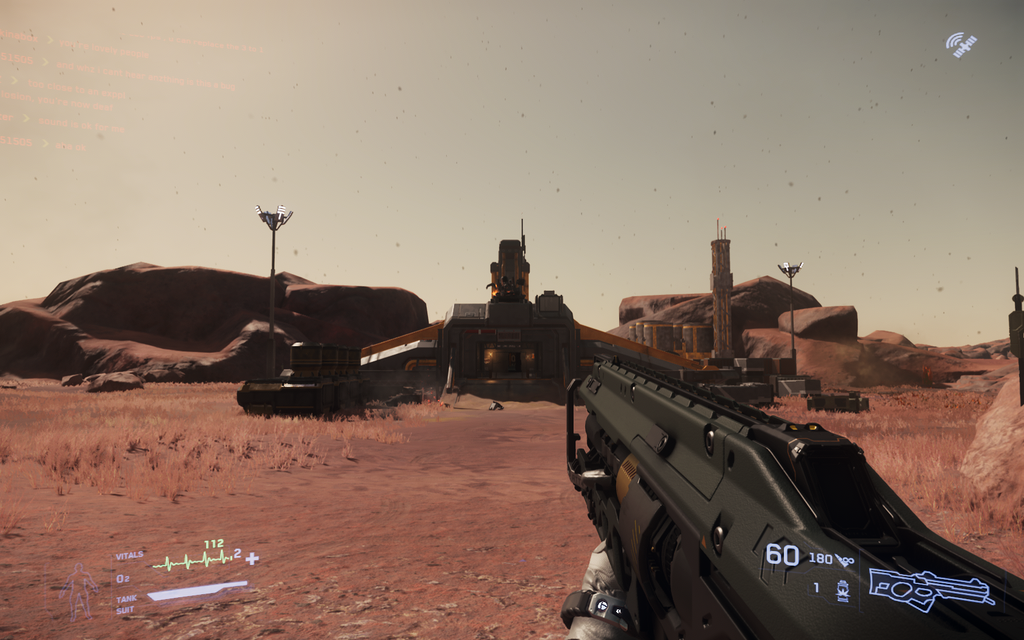Choose the grenade icon beside the count
Image resolution: width=1024 pixels, height=640 pixels.
point(842,589)
